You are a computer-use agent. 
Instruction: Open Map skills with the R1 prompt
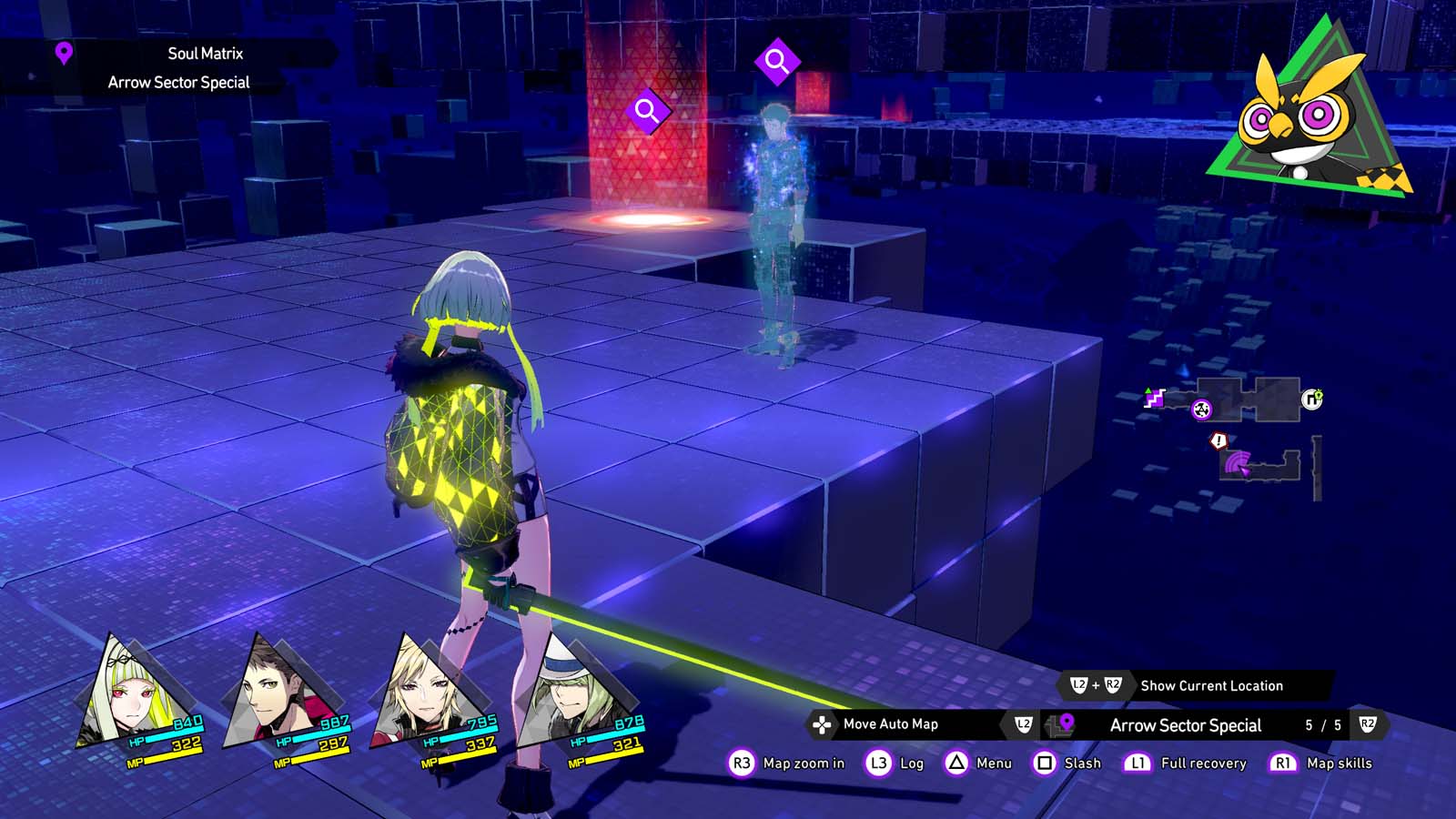(1282, 763)
